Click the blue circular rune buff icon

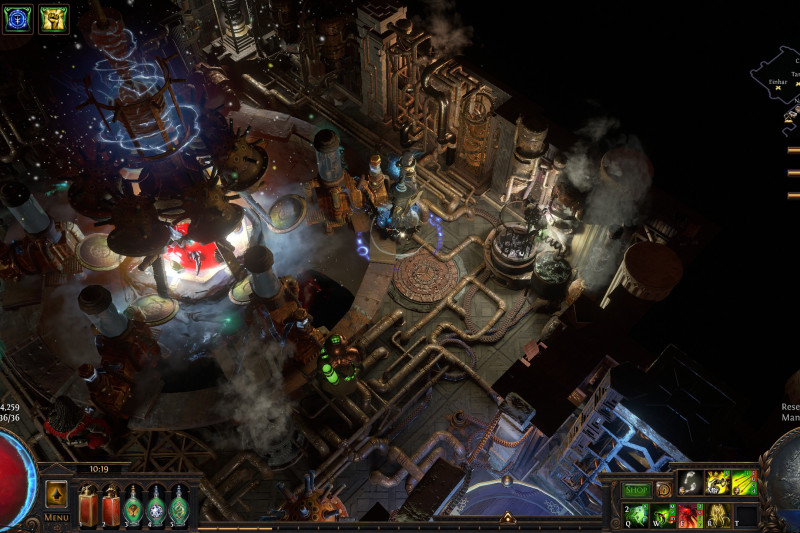point(19,19)
